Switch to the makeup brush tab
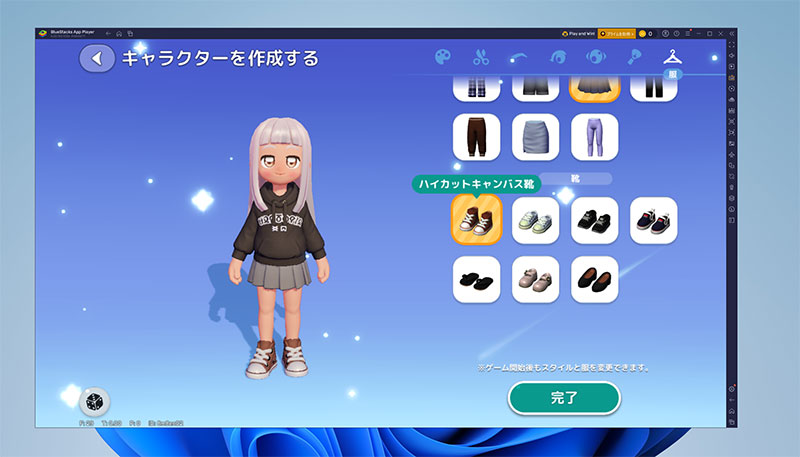800x457 pixels. [633, 57]
